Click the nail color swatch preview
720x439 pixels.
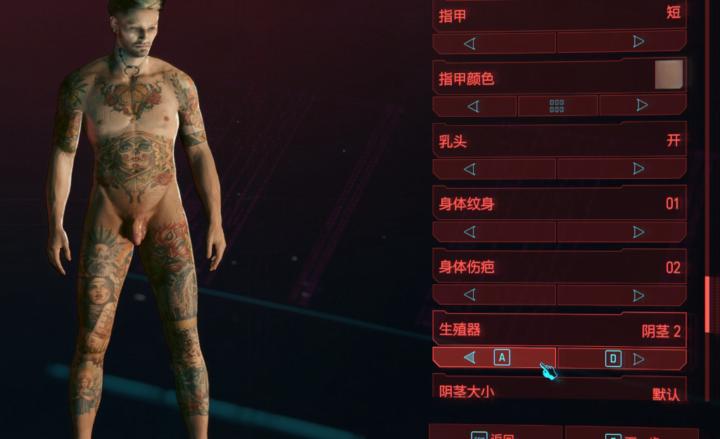[668, 75]
